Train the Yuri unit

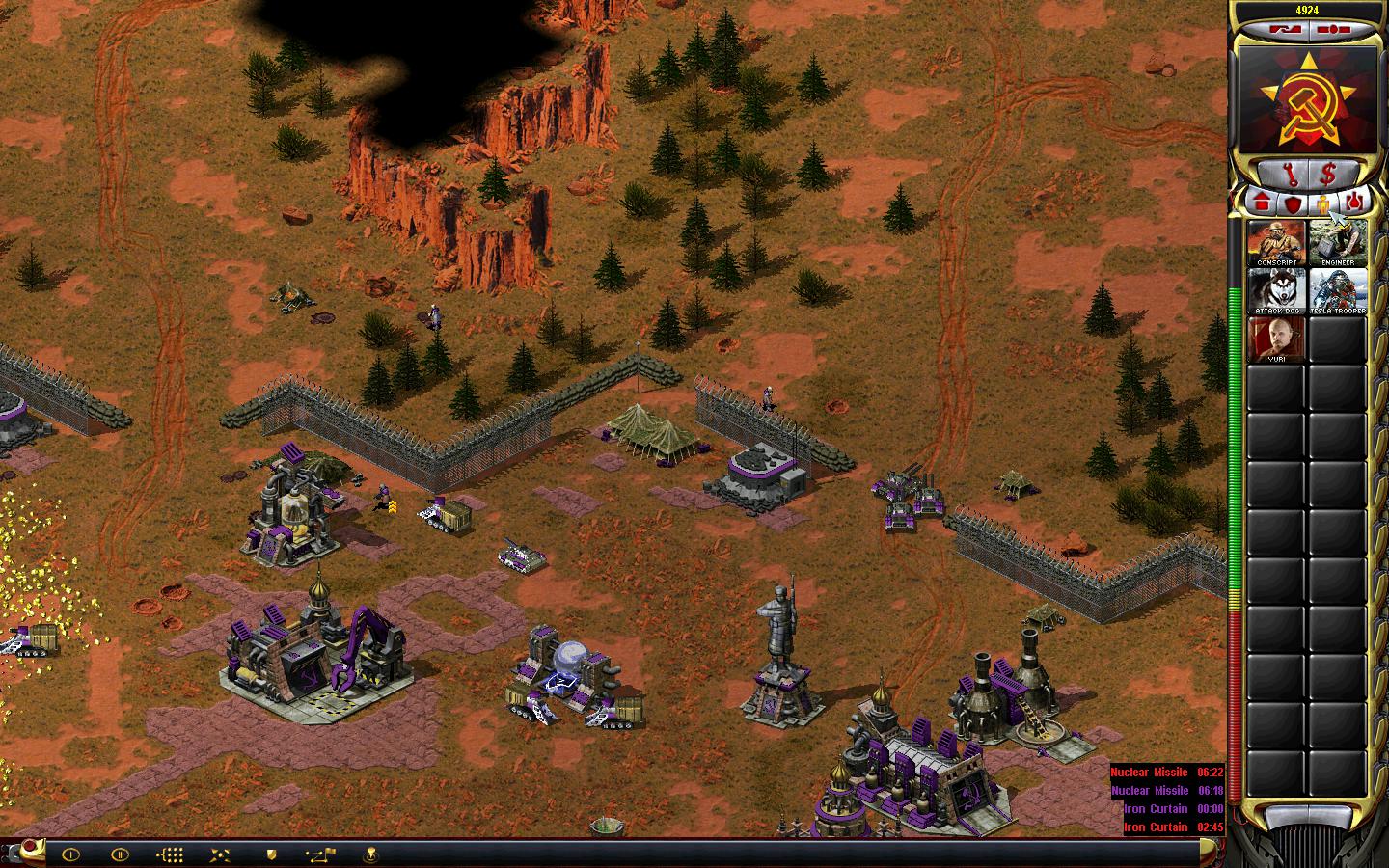[1276, 339]
